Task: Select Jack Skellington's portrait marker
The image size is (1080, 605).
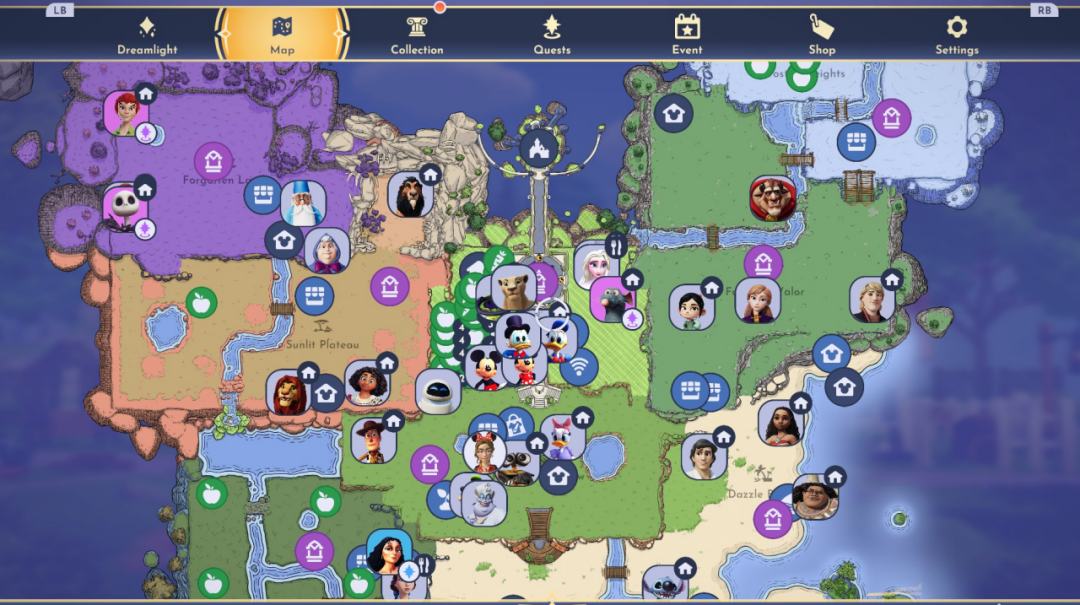Action: pos(125,206)
